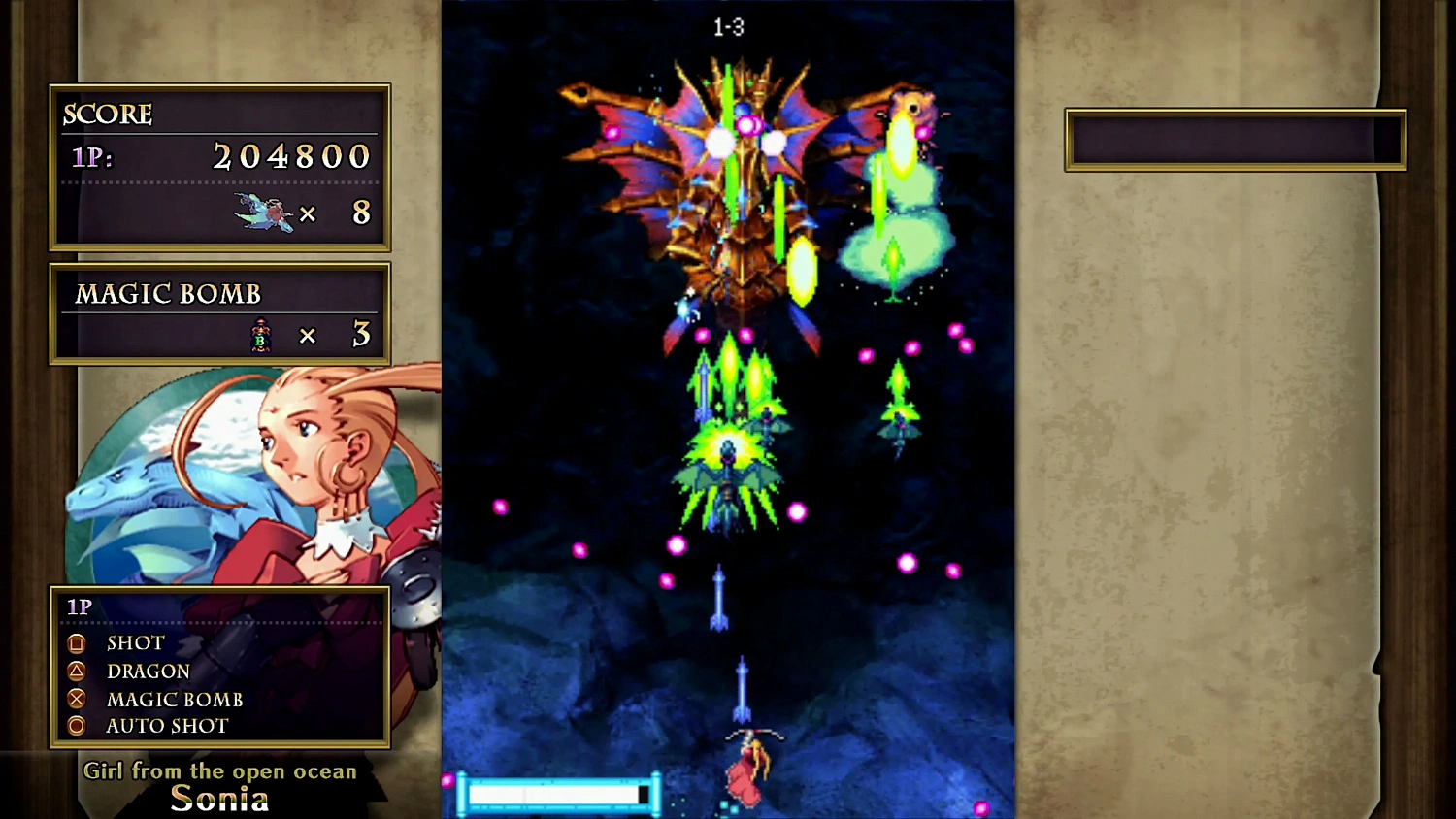Toggle MAGIC BOMB in the 1P controls
This screenshot has height=819, width=1456.
click(175, 699)
